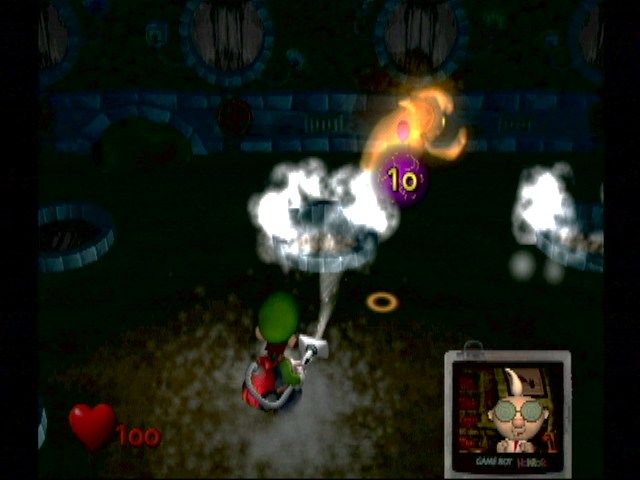Open the Game Boy Horror device

tap(507, 412)
